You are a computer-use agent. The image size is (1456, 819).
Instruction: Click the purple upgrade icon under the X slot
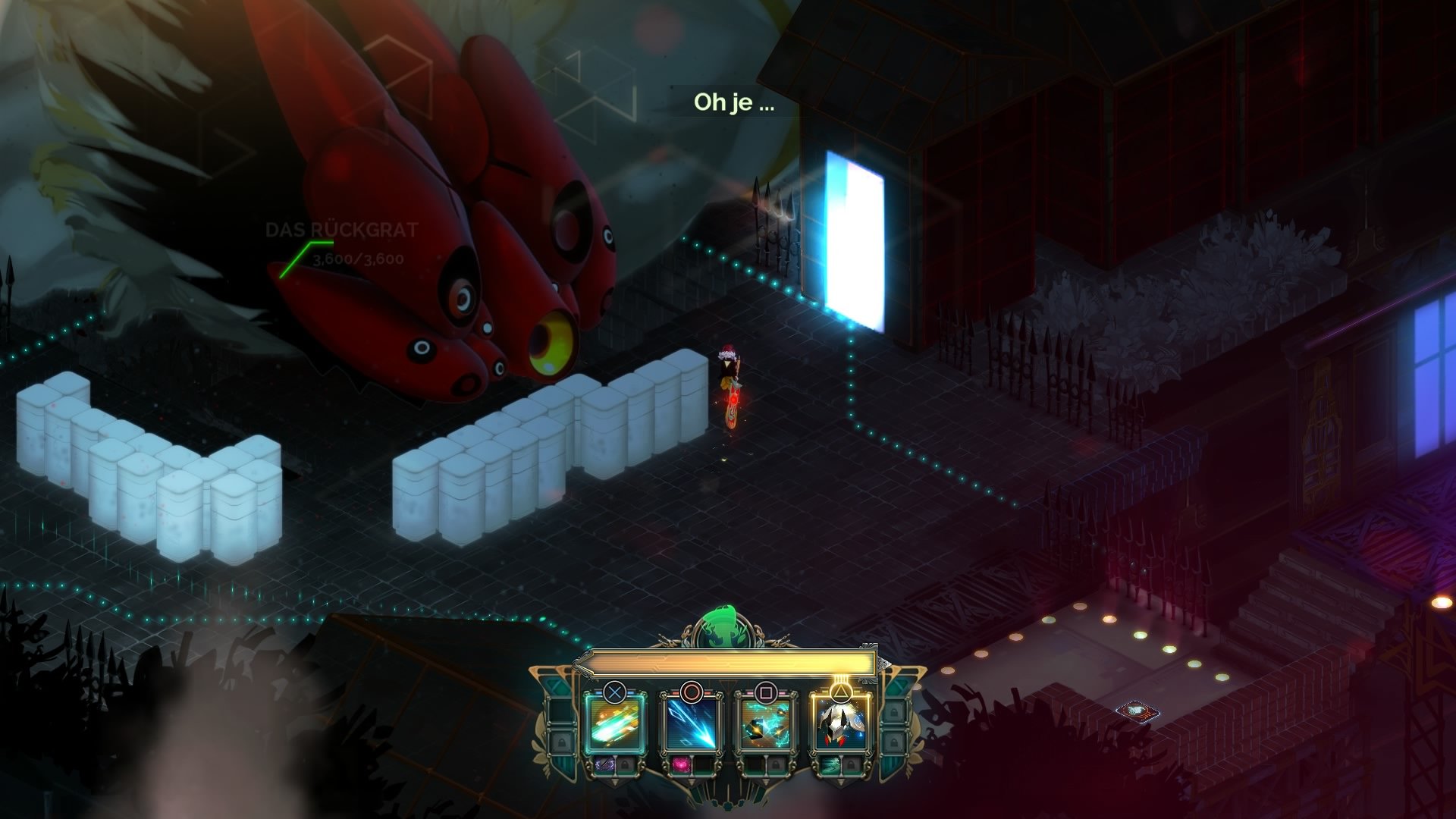(604, 765)
